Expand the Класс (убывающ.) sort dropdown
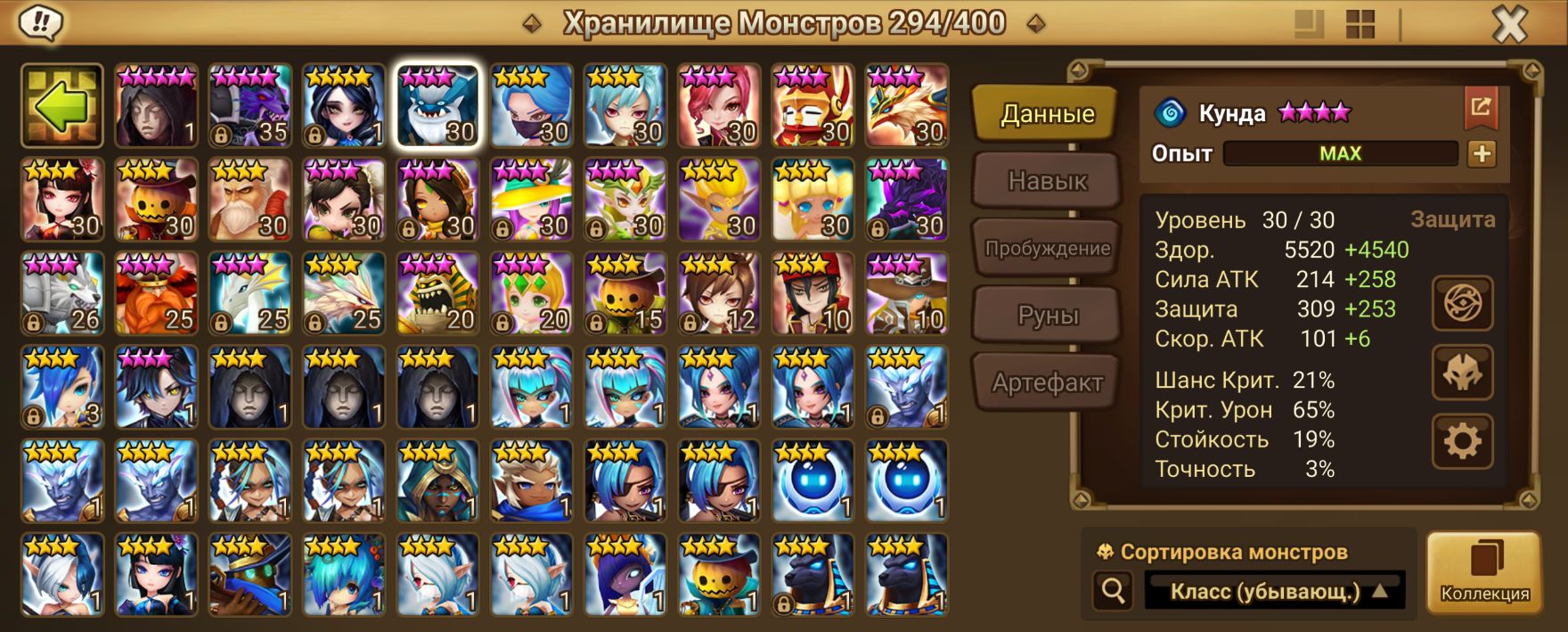The width and height of the screenshot is (1568, 632). pos(1275,591)
